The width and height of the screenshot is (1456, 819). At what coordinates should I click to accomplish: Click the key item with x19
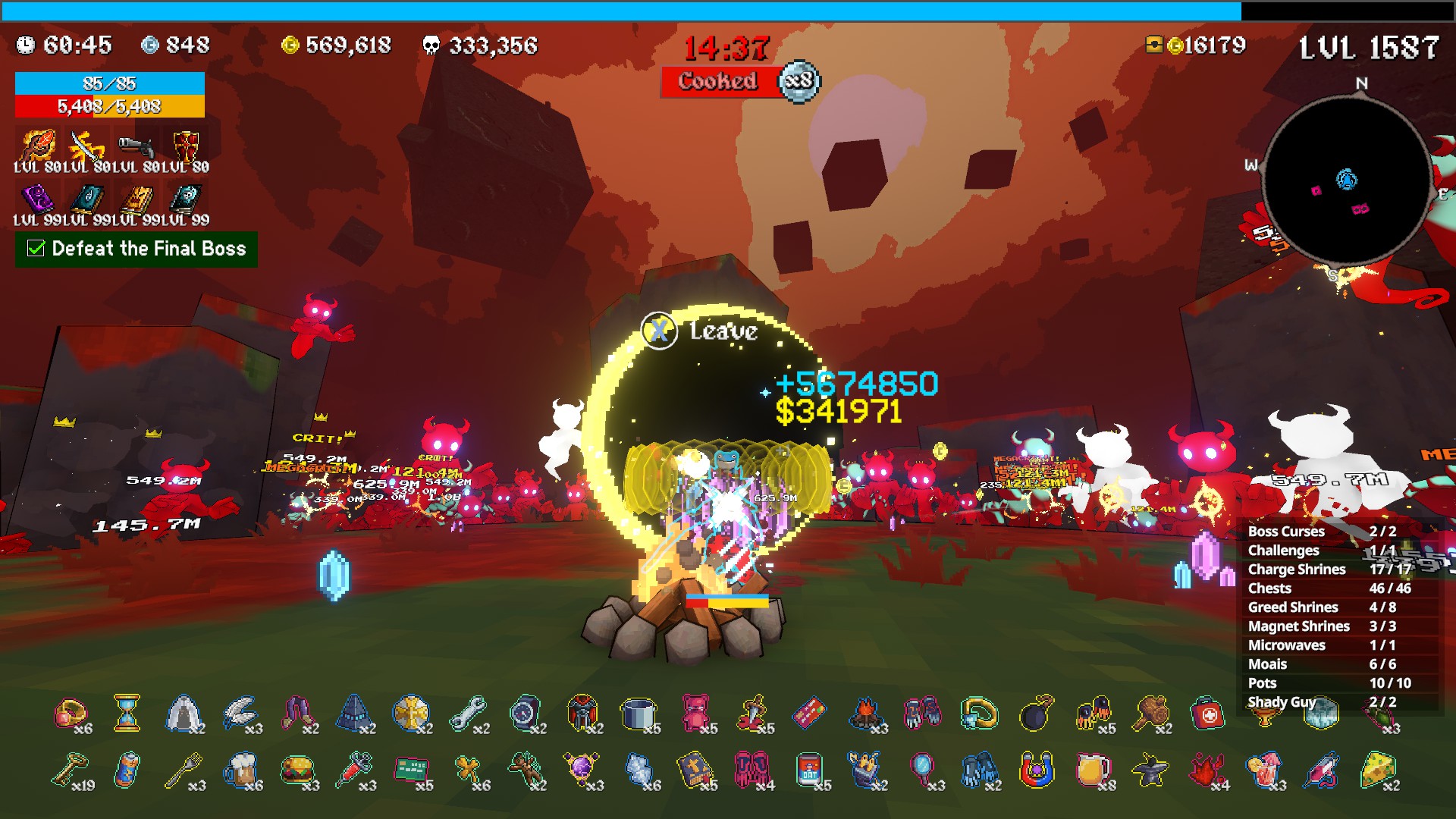click(x=69, y=770)
